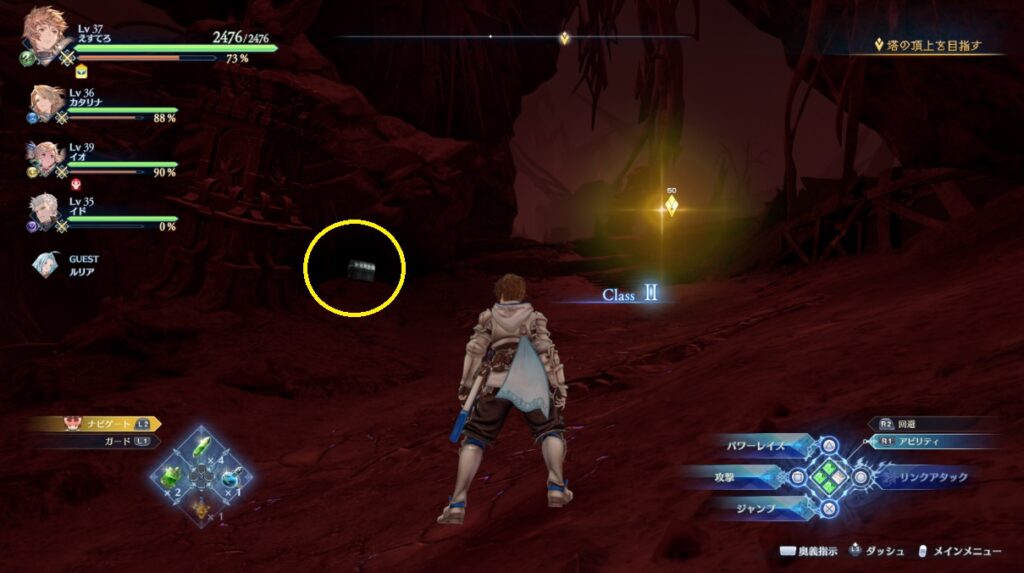This screenshot has height=573, width=1024.
Task: Open the アビリティ ability bar
Action: pyautogui.click(x=935, y=440)
